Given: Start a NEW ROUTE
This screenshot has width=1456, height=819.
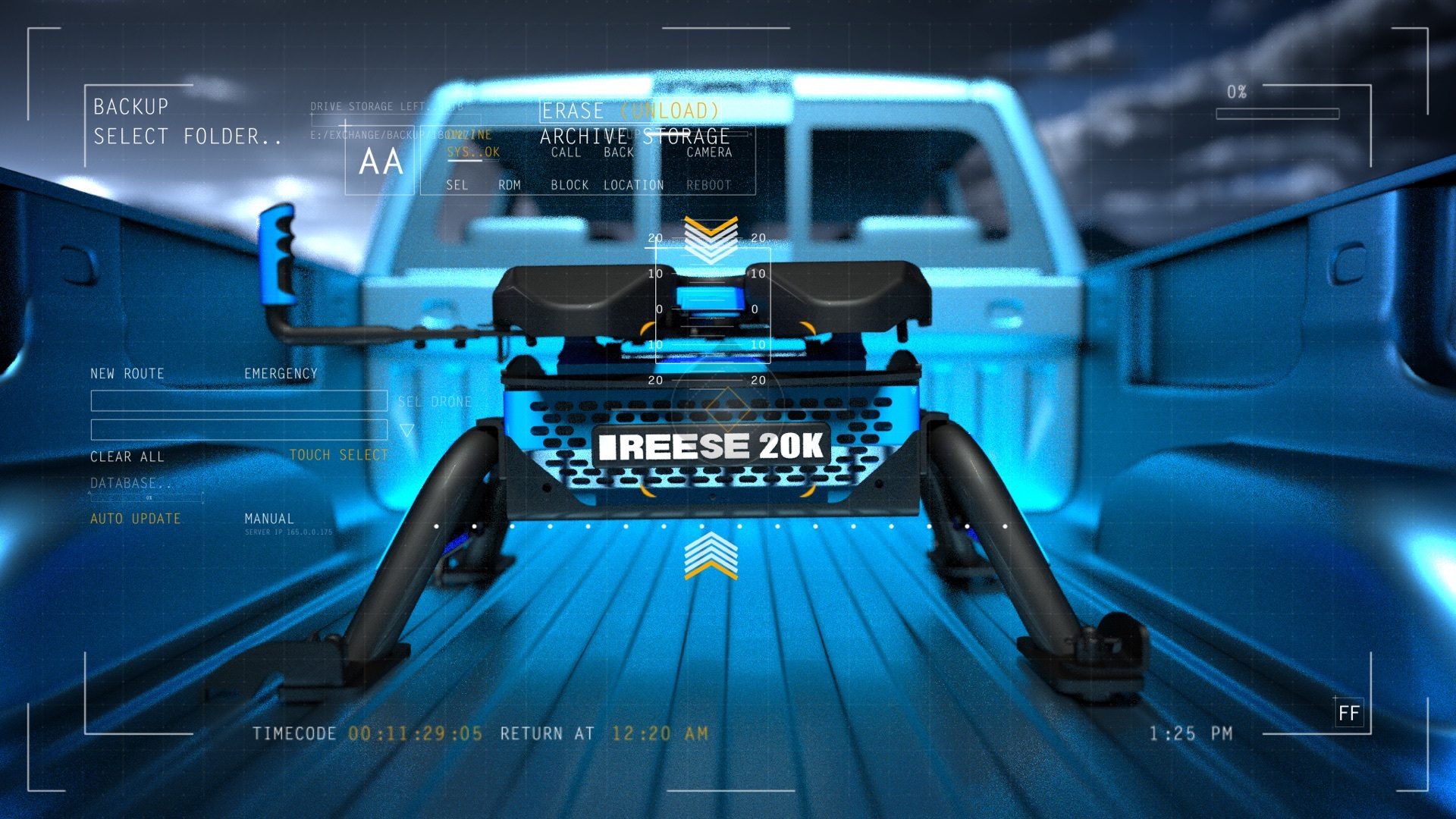Looking at the screenshot, I should click(x=127, y=374).
